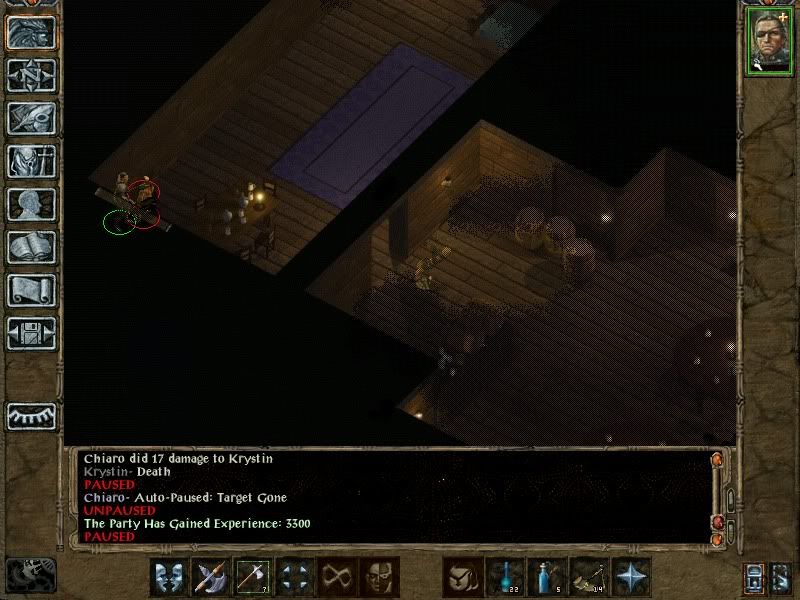Open the options menu with the floppy disk button
The width and height of the screenshot is (800, 600).
point(31,333)
